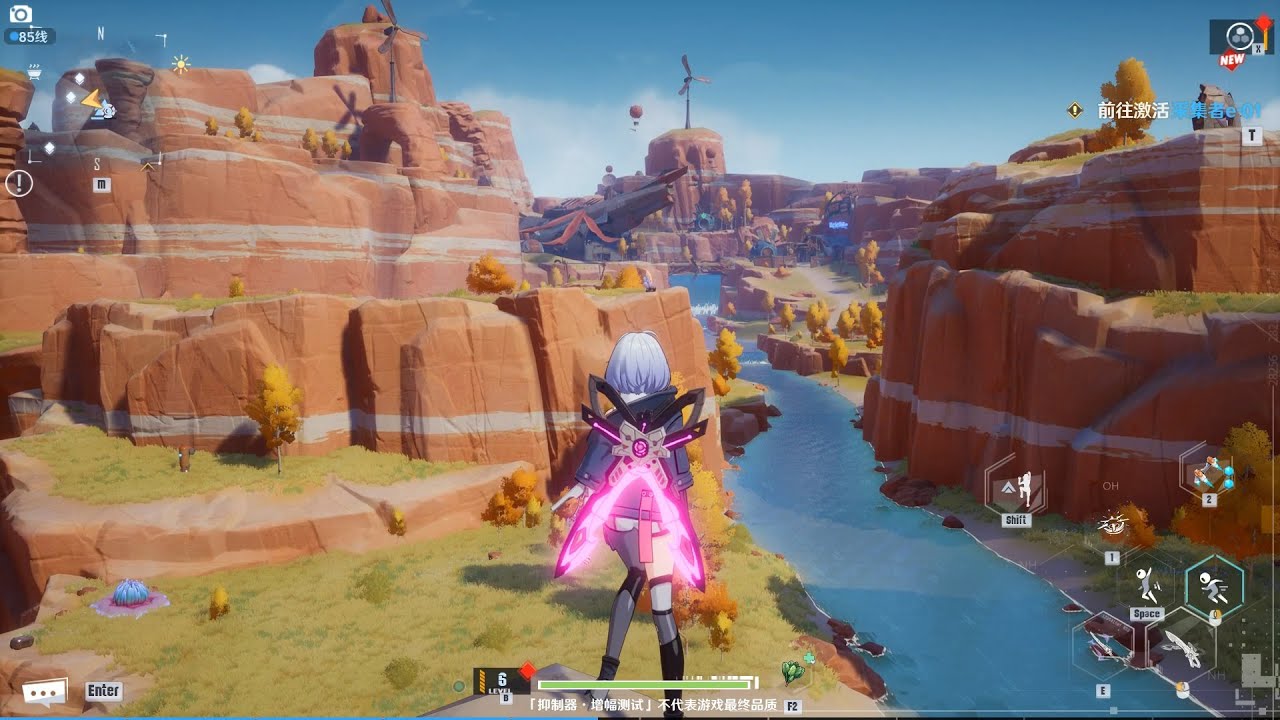Open the gamepad icon beside the X key
Screen dimensions: 1280x720
1240,33
